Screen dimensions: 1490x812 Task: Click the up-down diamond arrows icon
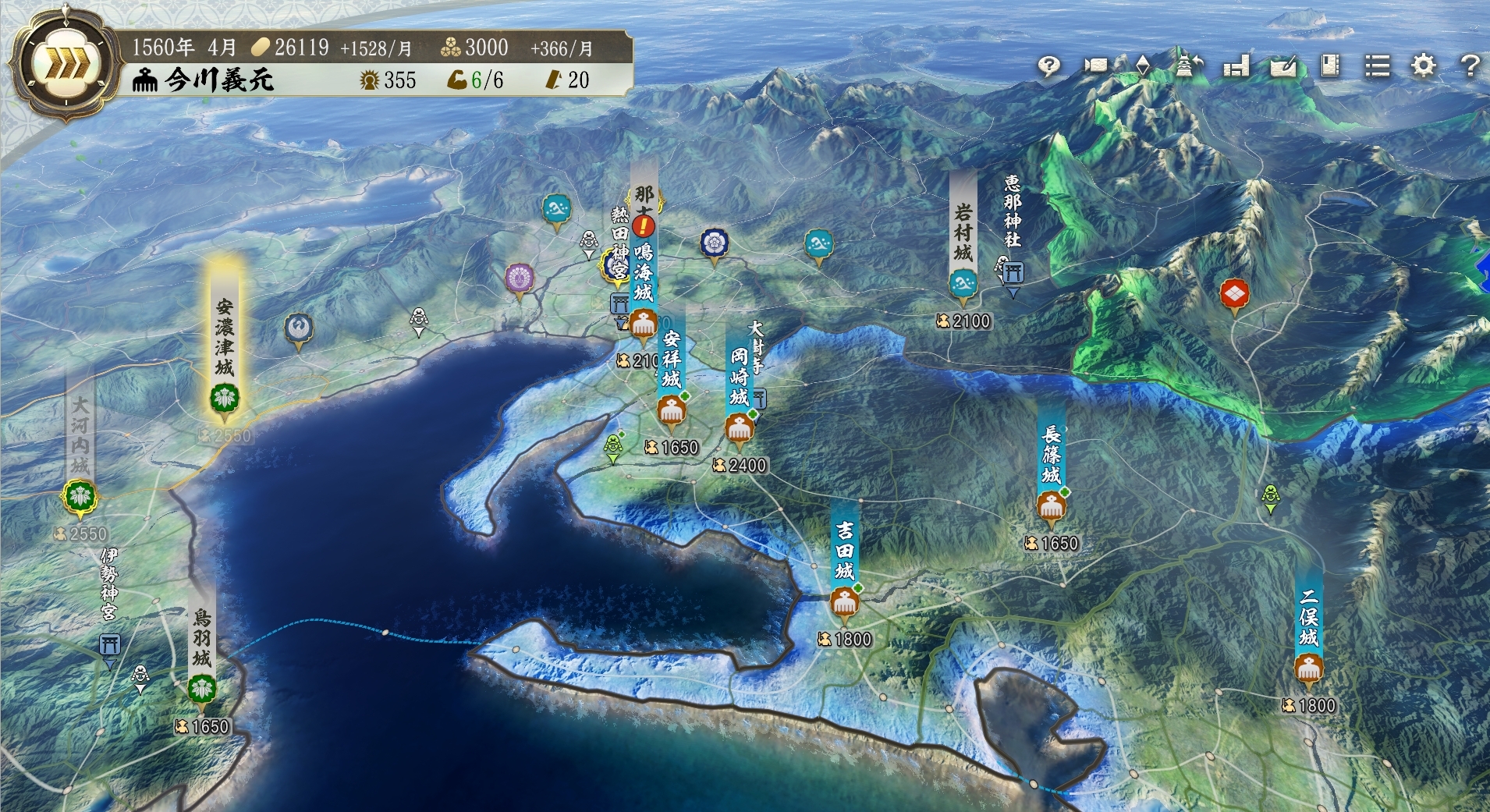(1143, 66)
